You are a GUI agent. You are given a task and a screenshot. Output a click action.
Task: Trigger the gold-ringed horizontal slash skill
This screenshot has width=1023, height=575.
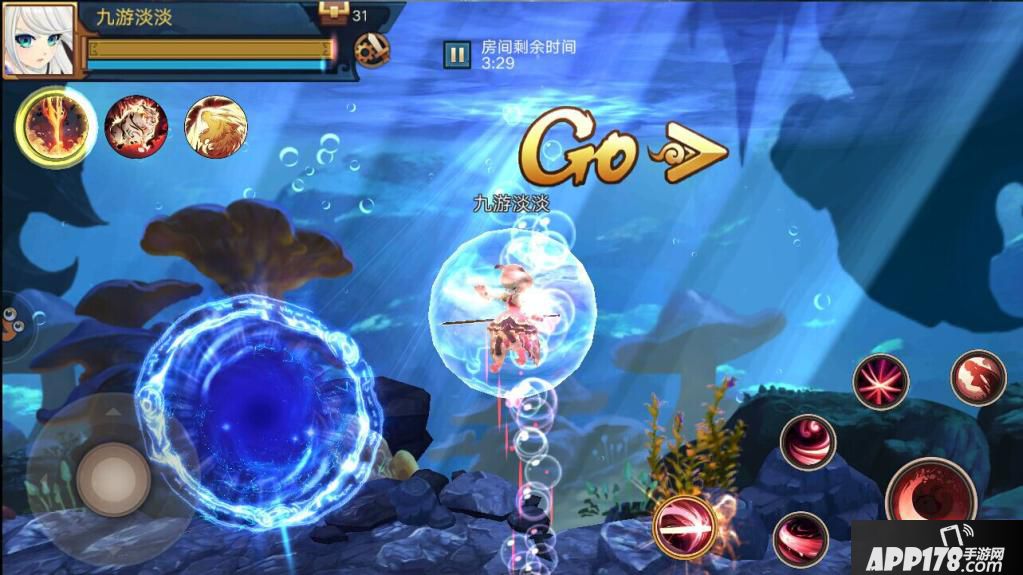pos(685,525)
